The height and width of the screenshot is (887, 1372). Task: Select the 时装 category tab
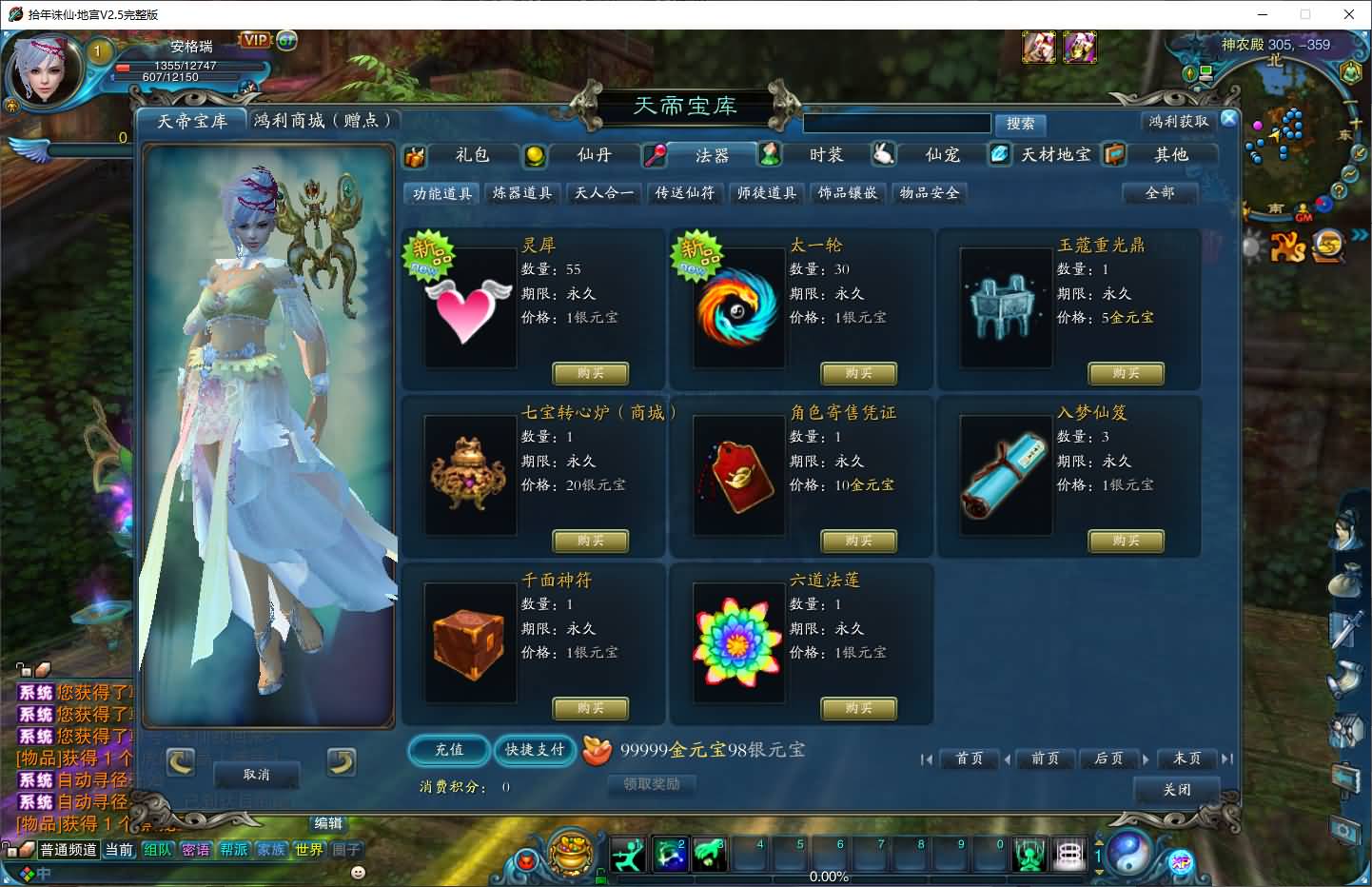825,154
